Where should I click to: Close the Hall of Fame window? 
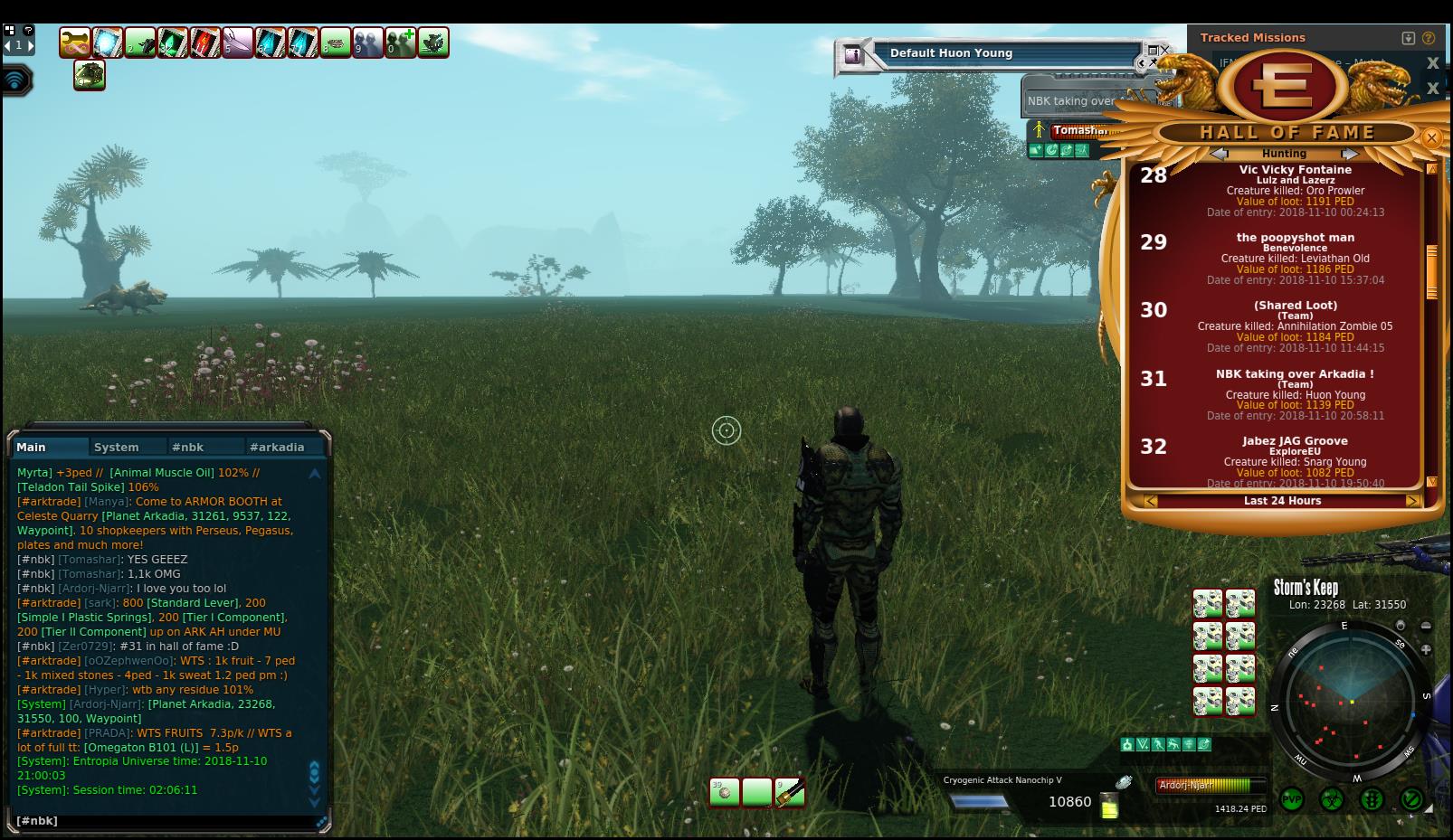pyautogui.click(x=1431, y=138)
